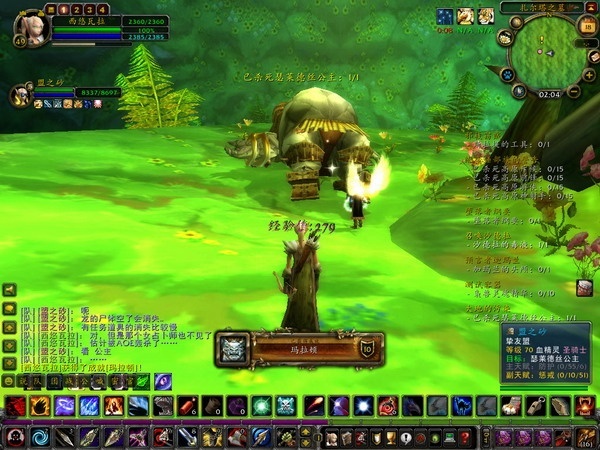Click the small item icon beside quest tracker
The width and height of the screenshot is (600, 450).
[584, 287]
